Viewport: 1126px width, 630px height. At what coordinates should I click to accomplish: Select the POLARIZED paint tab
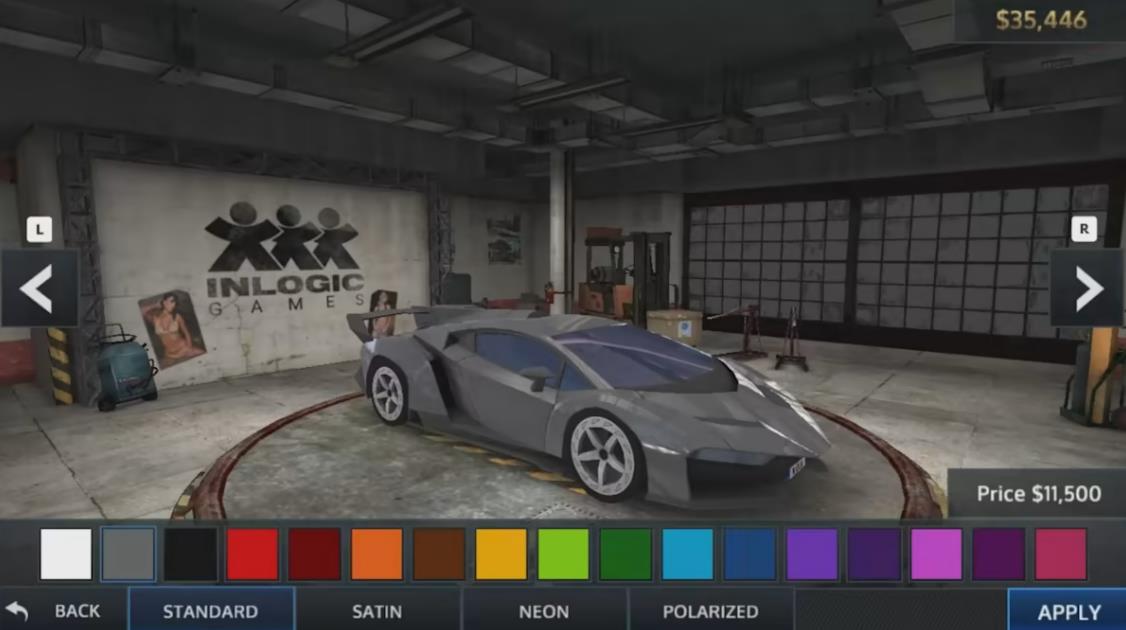pos(710,610)
